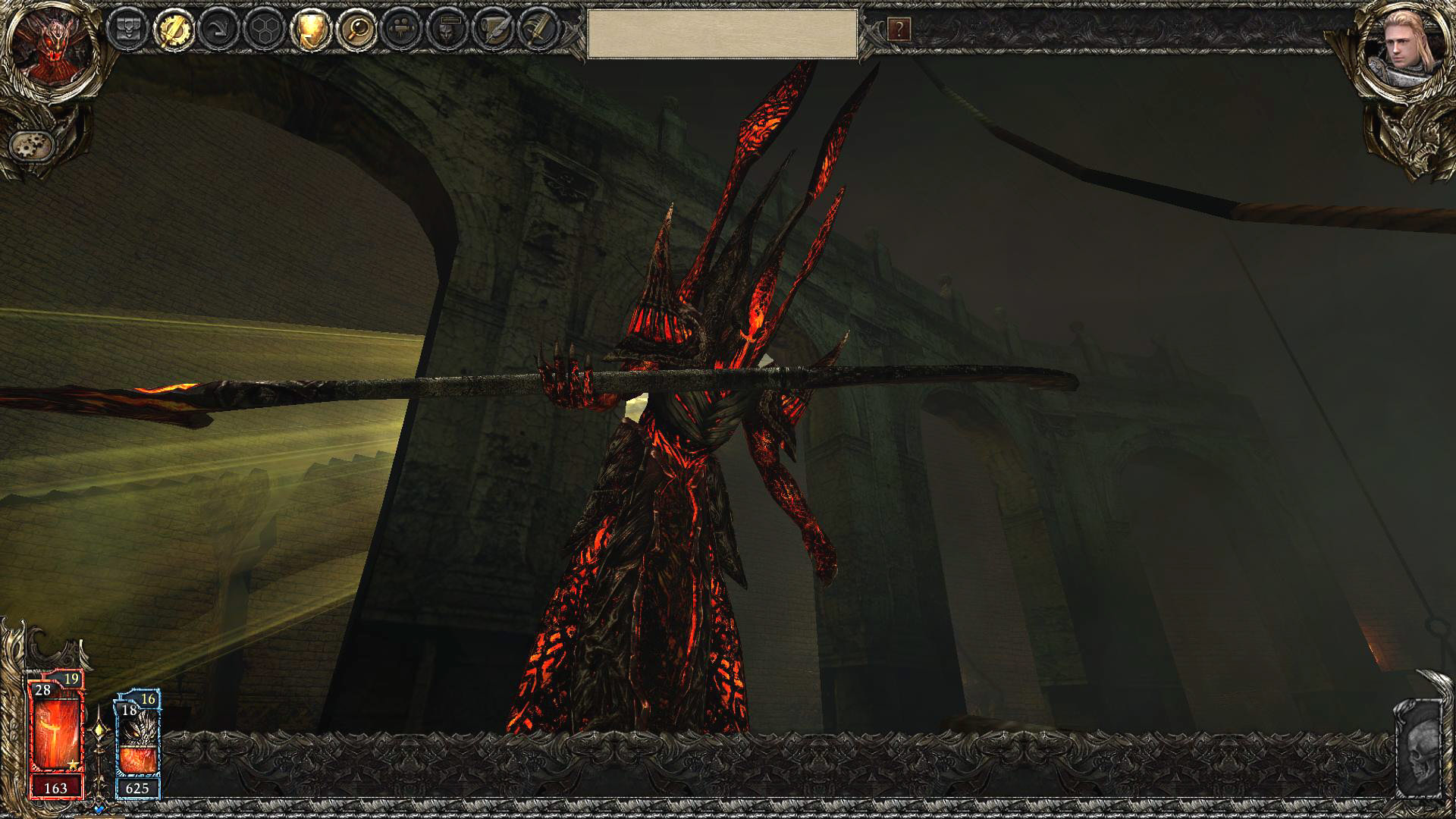The width and height of the screenshot is (1456, 819).
Task: Click the magnifying glass button
Action: tap(355, 30)
